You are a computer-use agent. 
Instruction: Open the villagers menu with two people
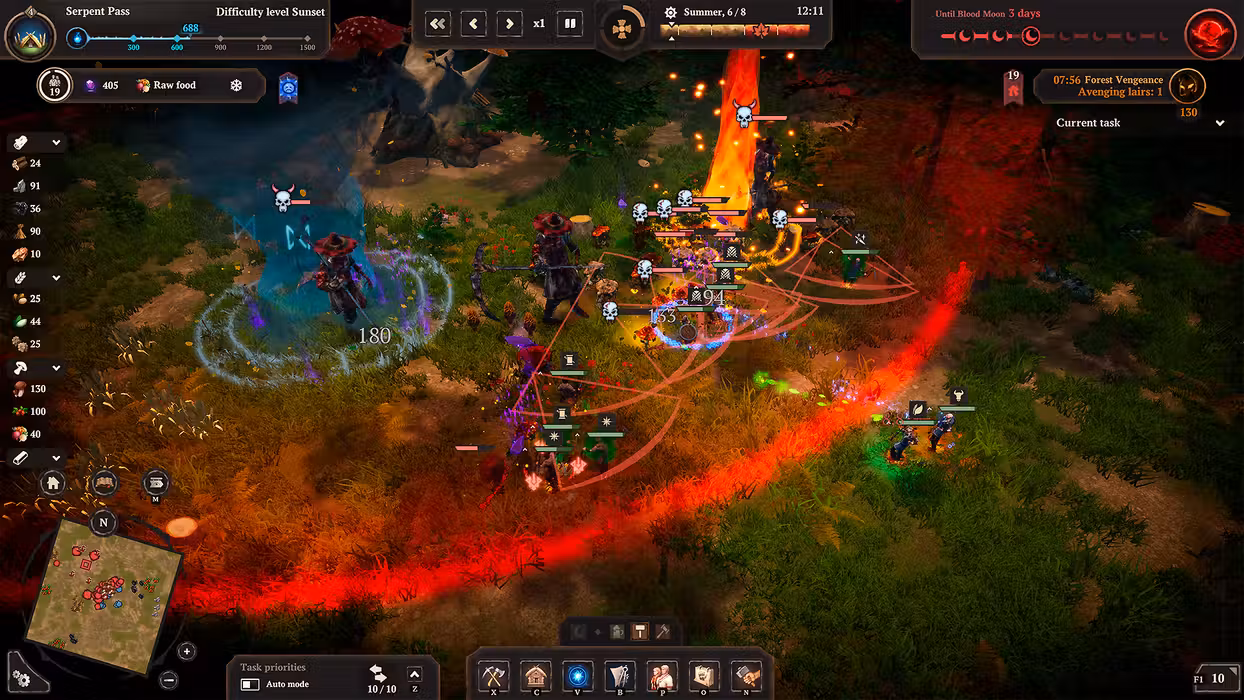pos(661,676)
